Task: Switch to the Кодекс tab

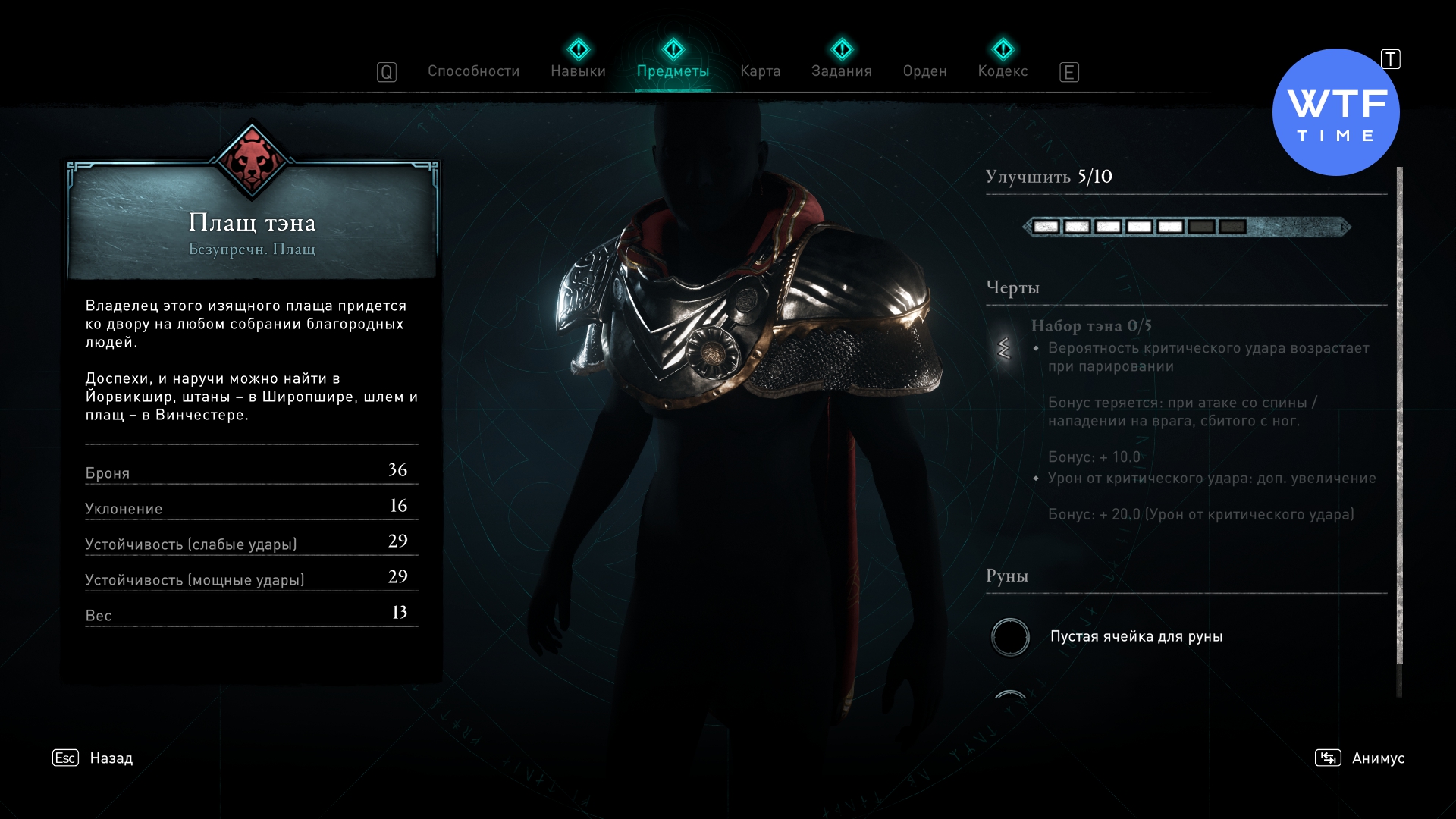Action: click(x=1003, y=71)
